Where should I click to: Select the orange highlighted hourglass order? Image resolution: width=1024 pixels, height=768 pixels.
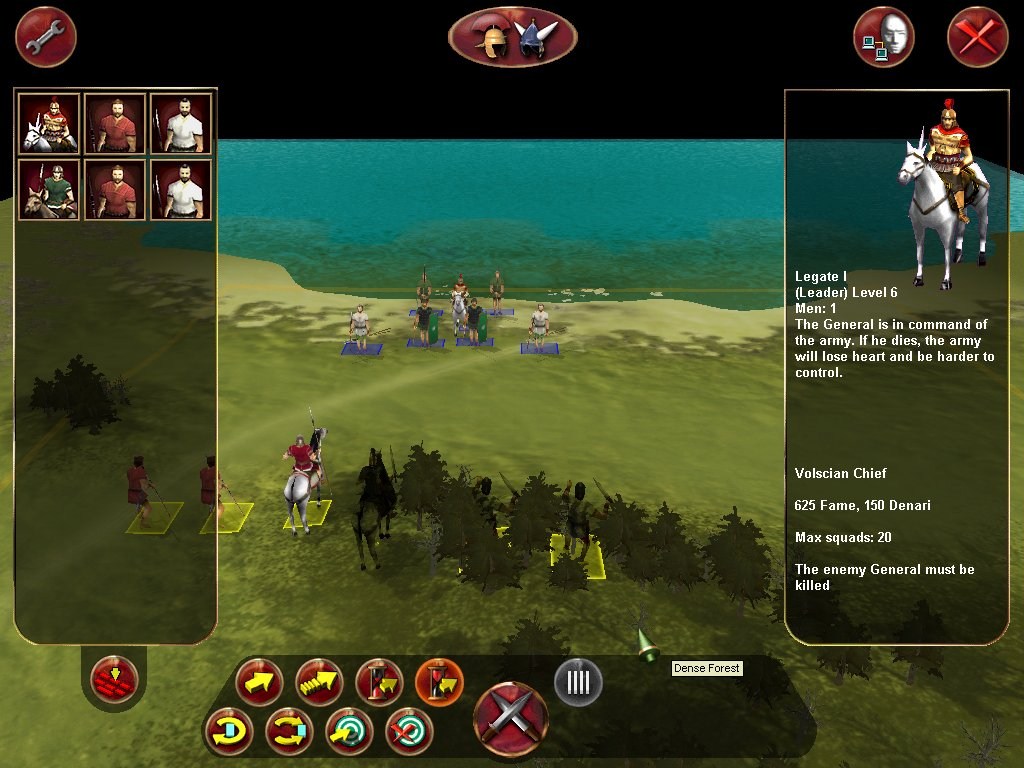pyautogui.click(x=439, y=683)
